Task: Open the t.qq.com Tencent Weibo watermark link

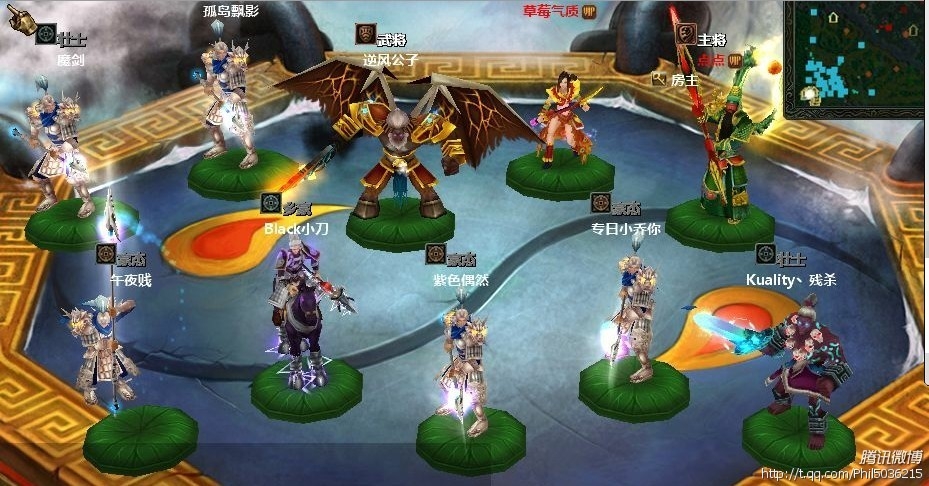Action: pyautogui.click(x=840, y=474)
